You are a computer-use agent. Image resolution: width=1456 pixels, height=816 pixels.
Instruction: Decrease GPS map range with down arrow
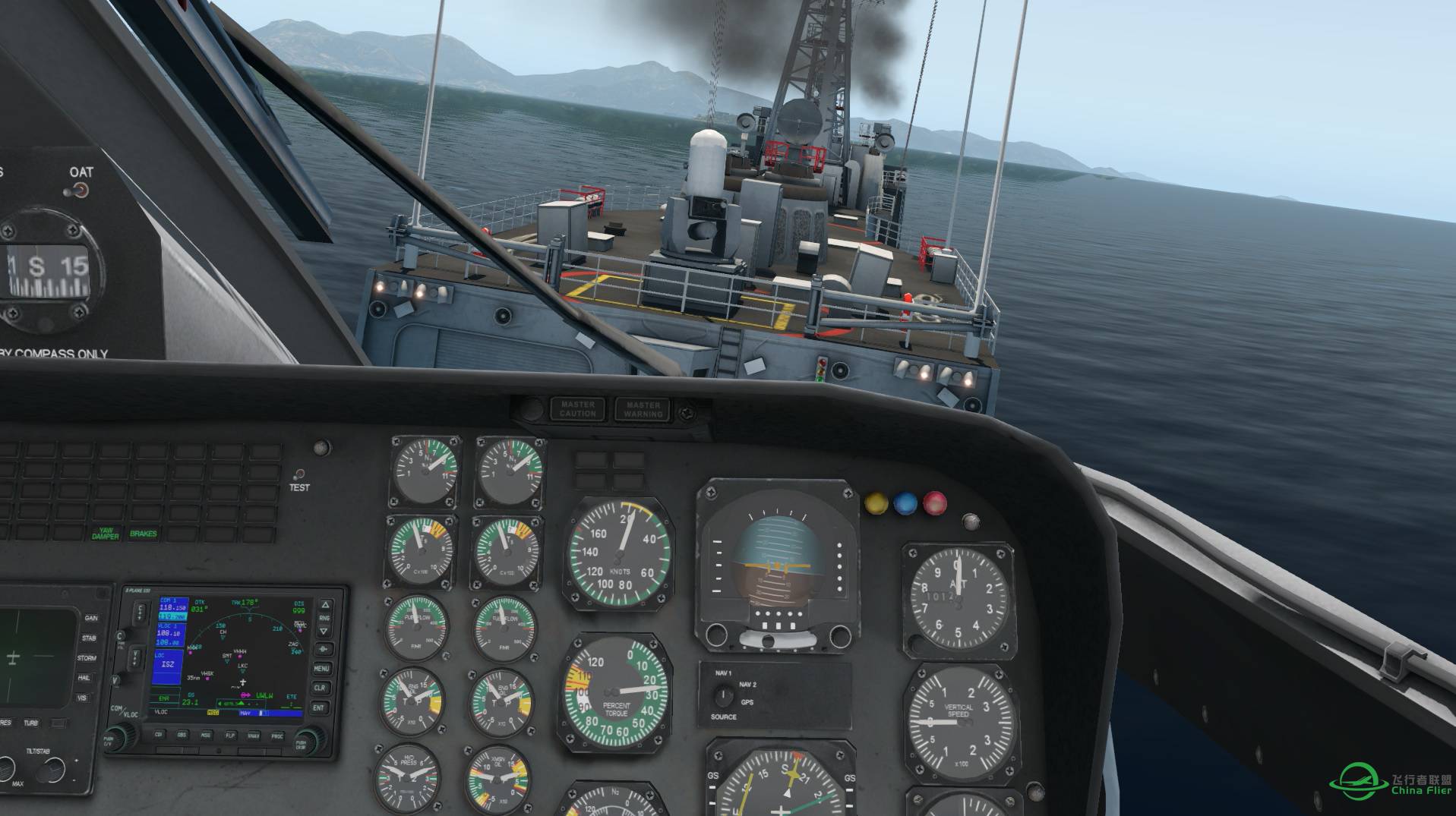[x=324, y=629]
